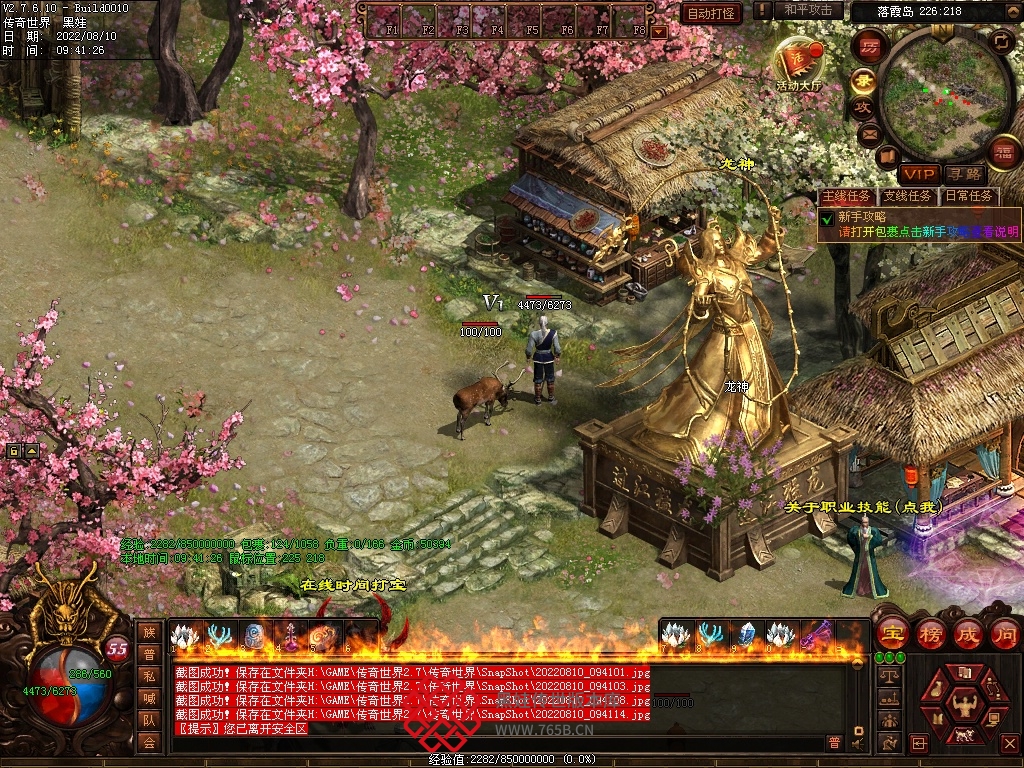Open the 宝 treasure shop button
The height and width of the screenshot is (768, 1024).
[892, 633]
